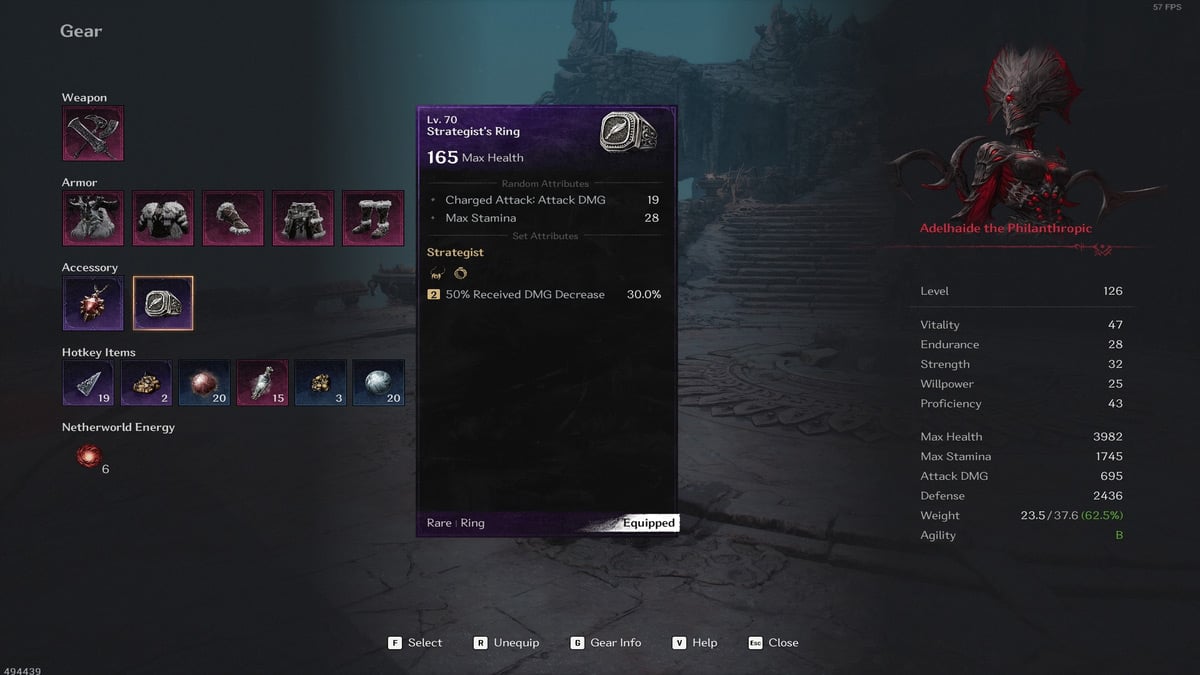
Task: Select the red amulet accessory slot
Action: coord(93,303)
